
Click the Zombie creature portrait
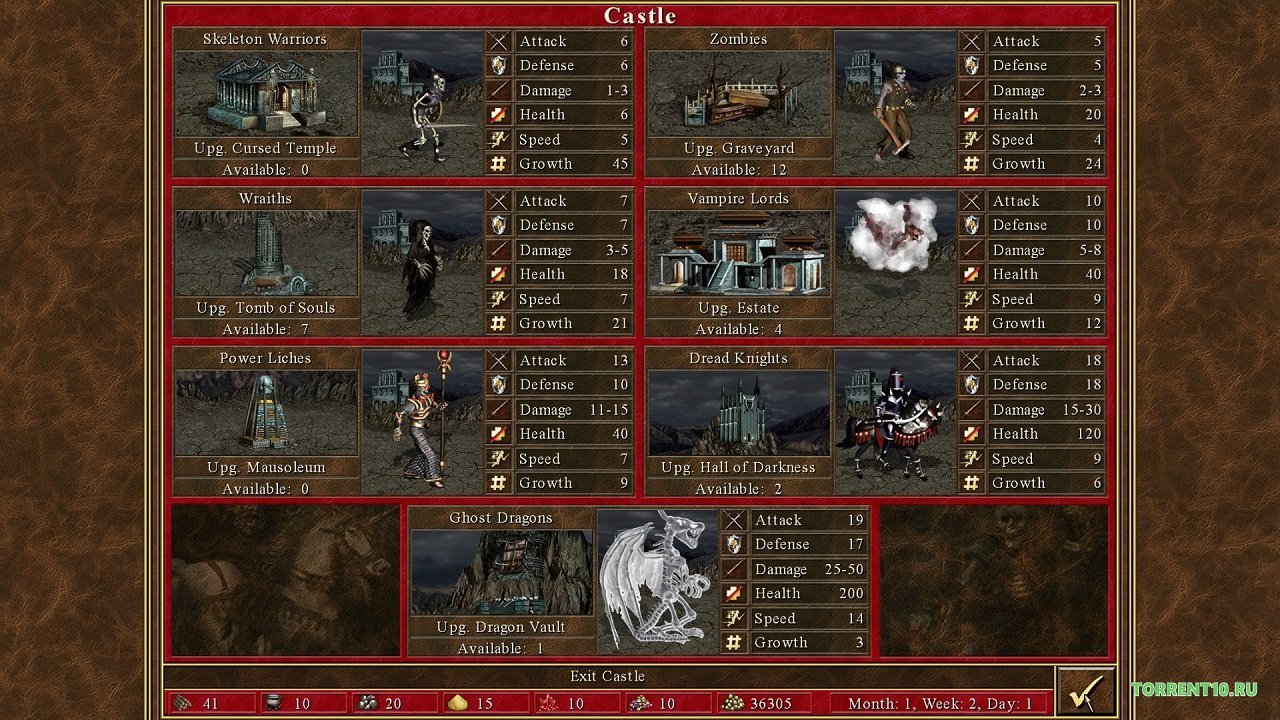pos(895,103)
